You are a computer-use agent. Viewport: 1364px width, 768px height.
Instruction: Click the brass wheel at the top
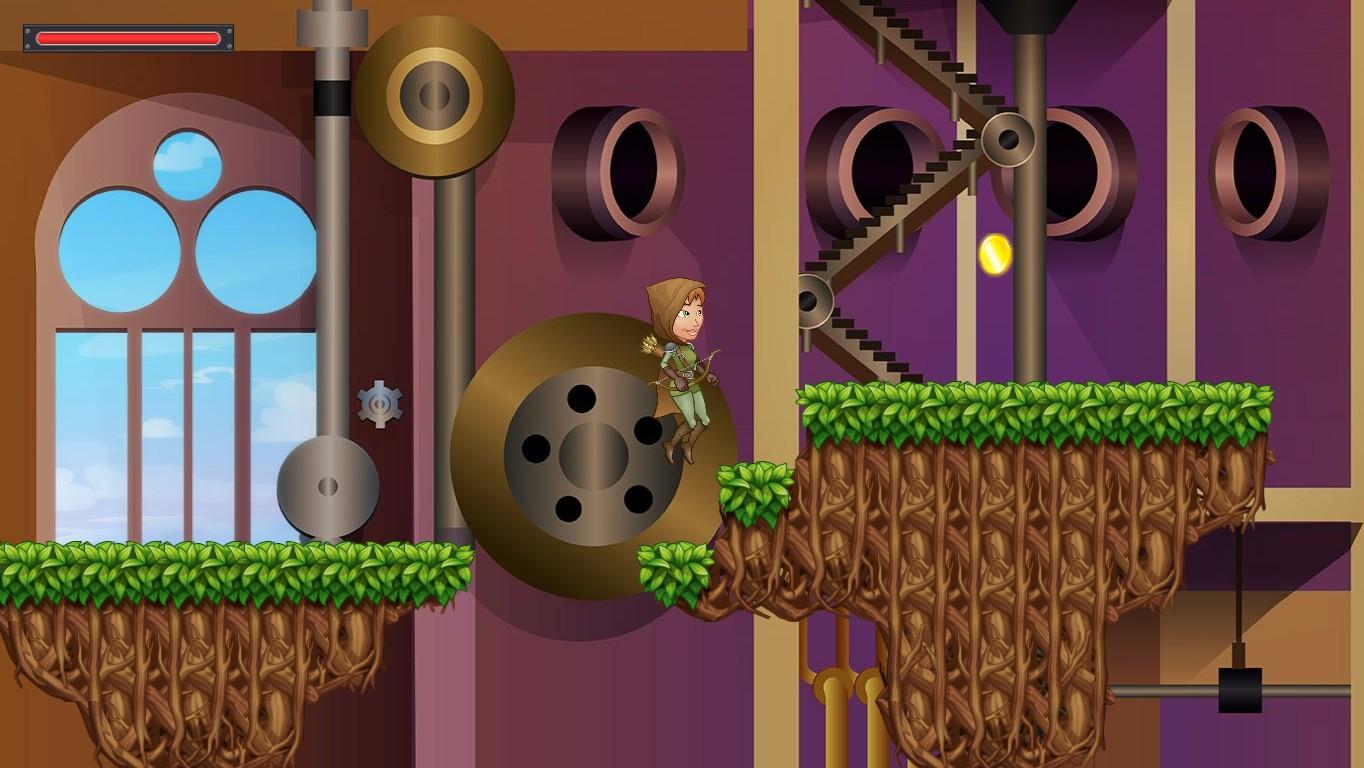435,95
